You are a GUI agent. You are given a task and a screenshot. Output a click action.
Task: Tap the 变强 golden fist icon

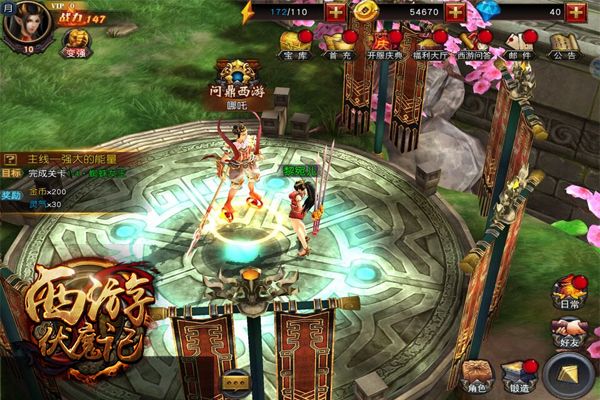pyautogui.click(x=76, y=43)
